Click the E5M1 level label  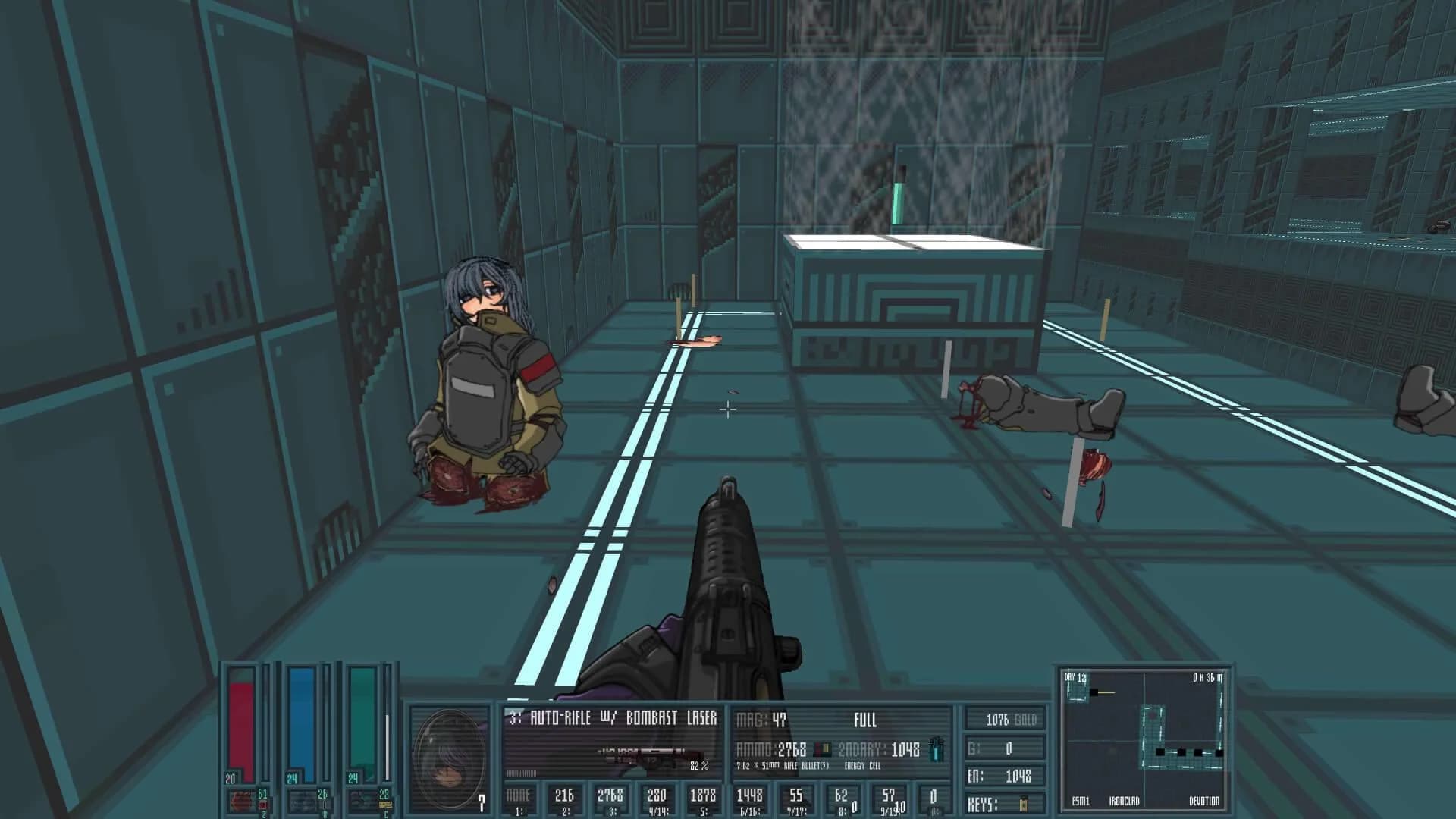click(1081, 801)
